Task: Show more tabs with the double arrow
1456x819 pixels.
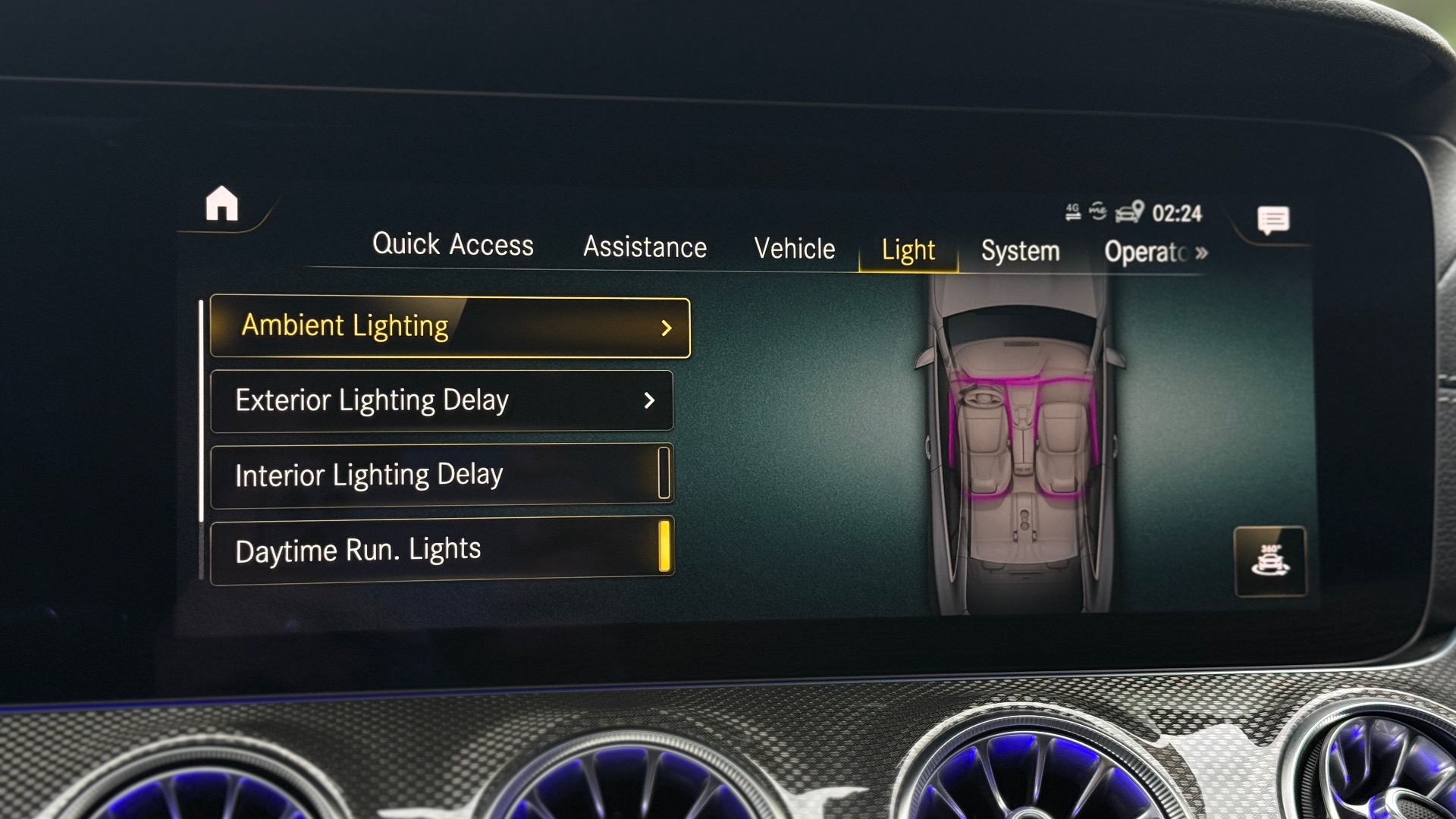Action: click(1201, 253)
